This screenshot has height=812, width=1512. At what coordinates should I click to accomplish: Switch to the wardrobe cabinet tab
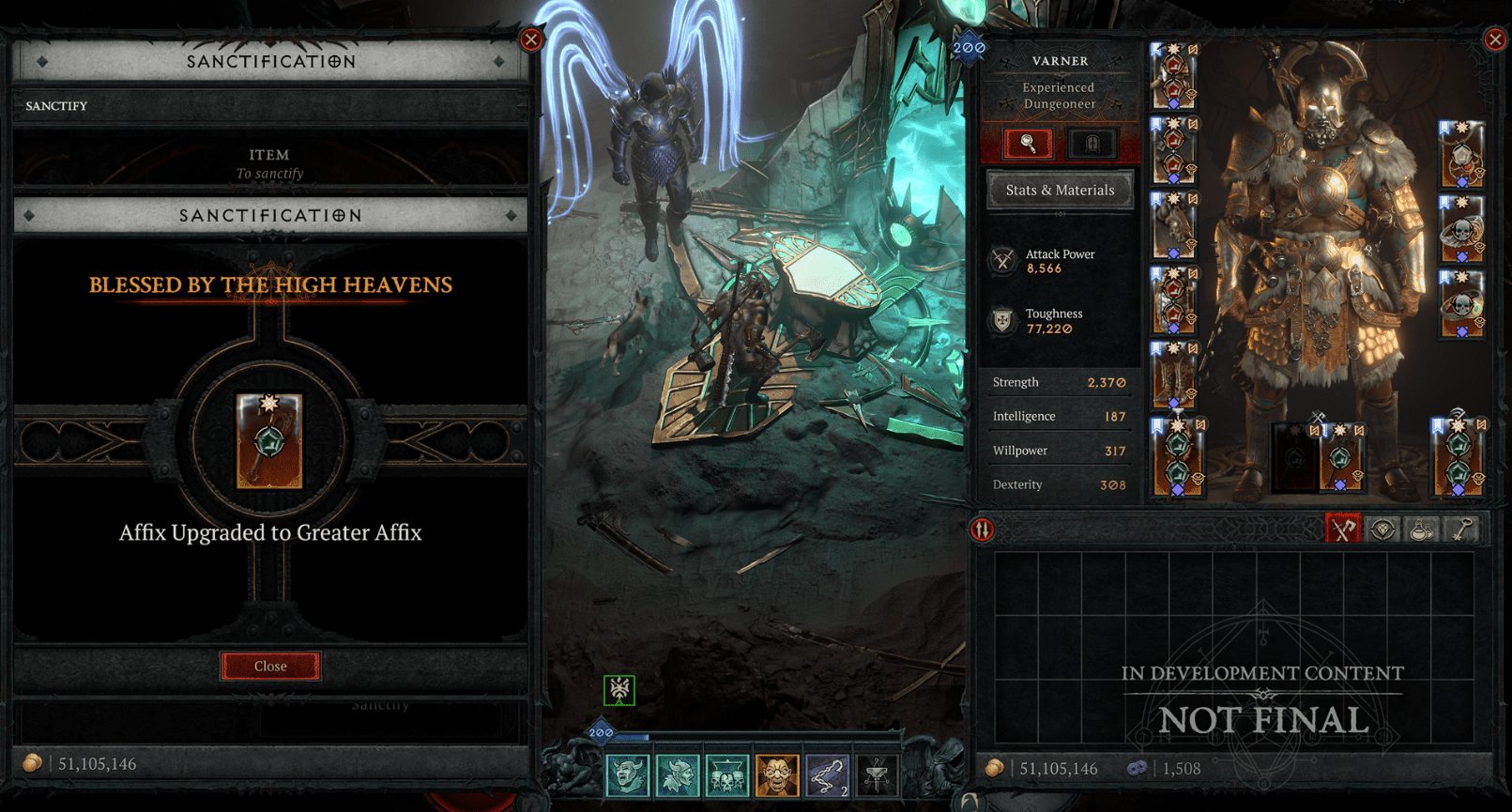1092,144
